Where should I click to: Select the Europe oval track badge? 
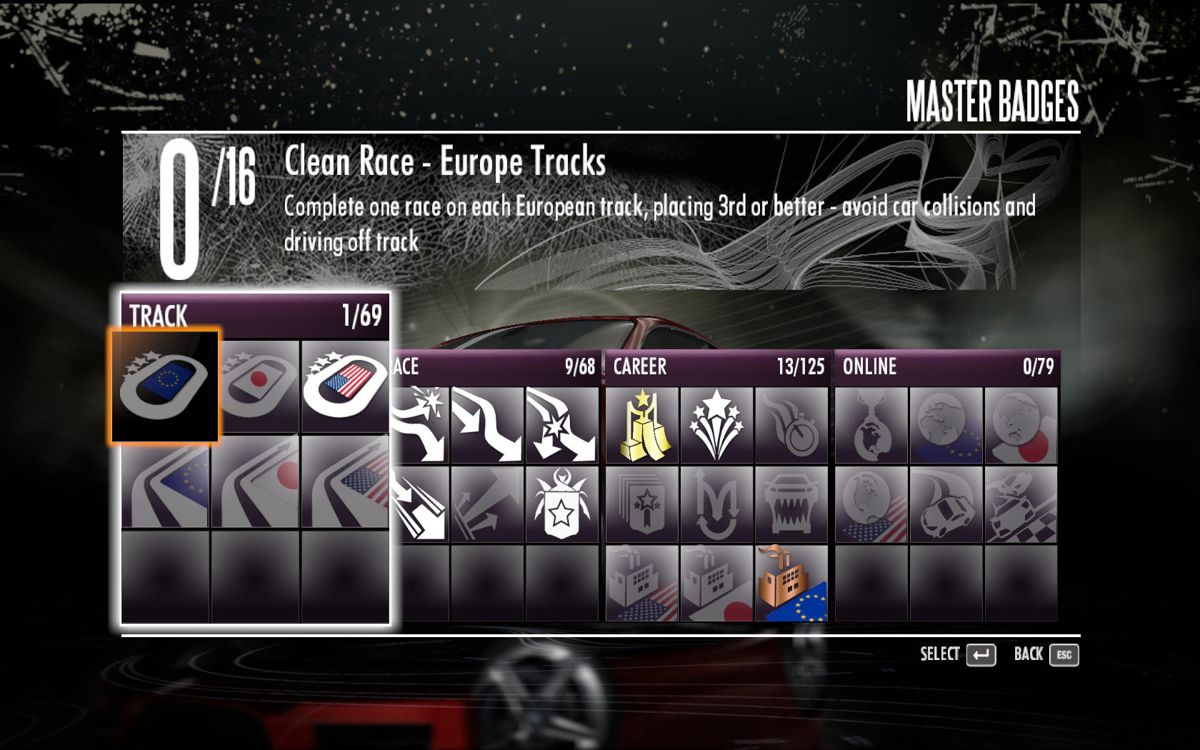165,386
